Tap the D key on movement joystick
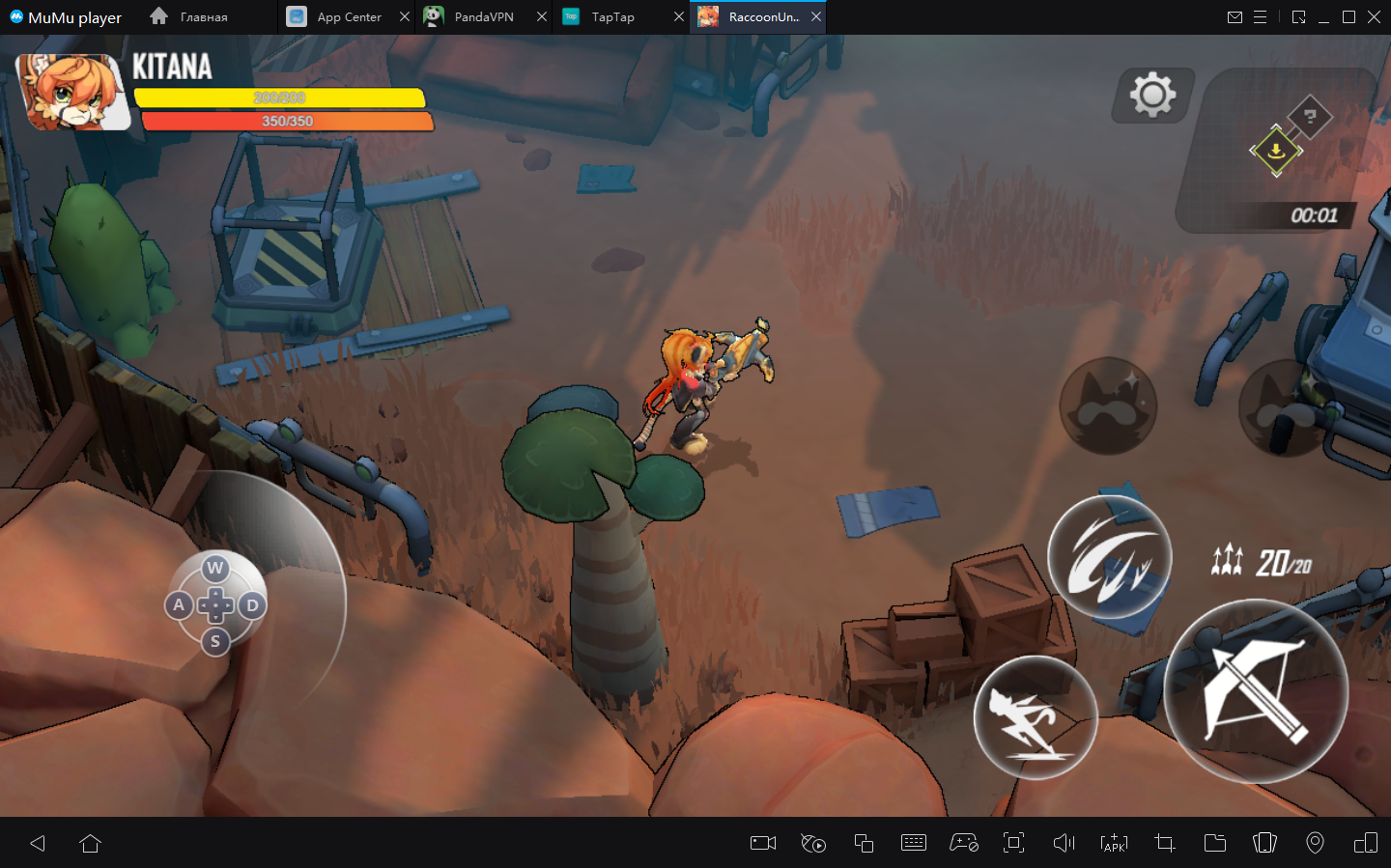The image size is (1391, 868). pyautogui.click(x=252, y=605)
